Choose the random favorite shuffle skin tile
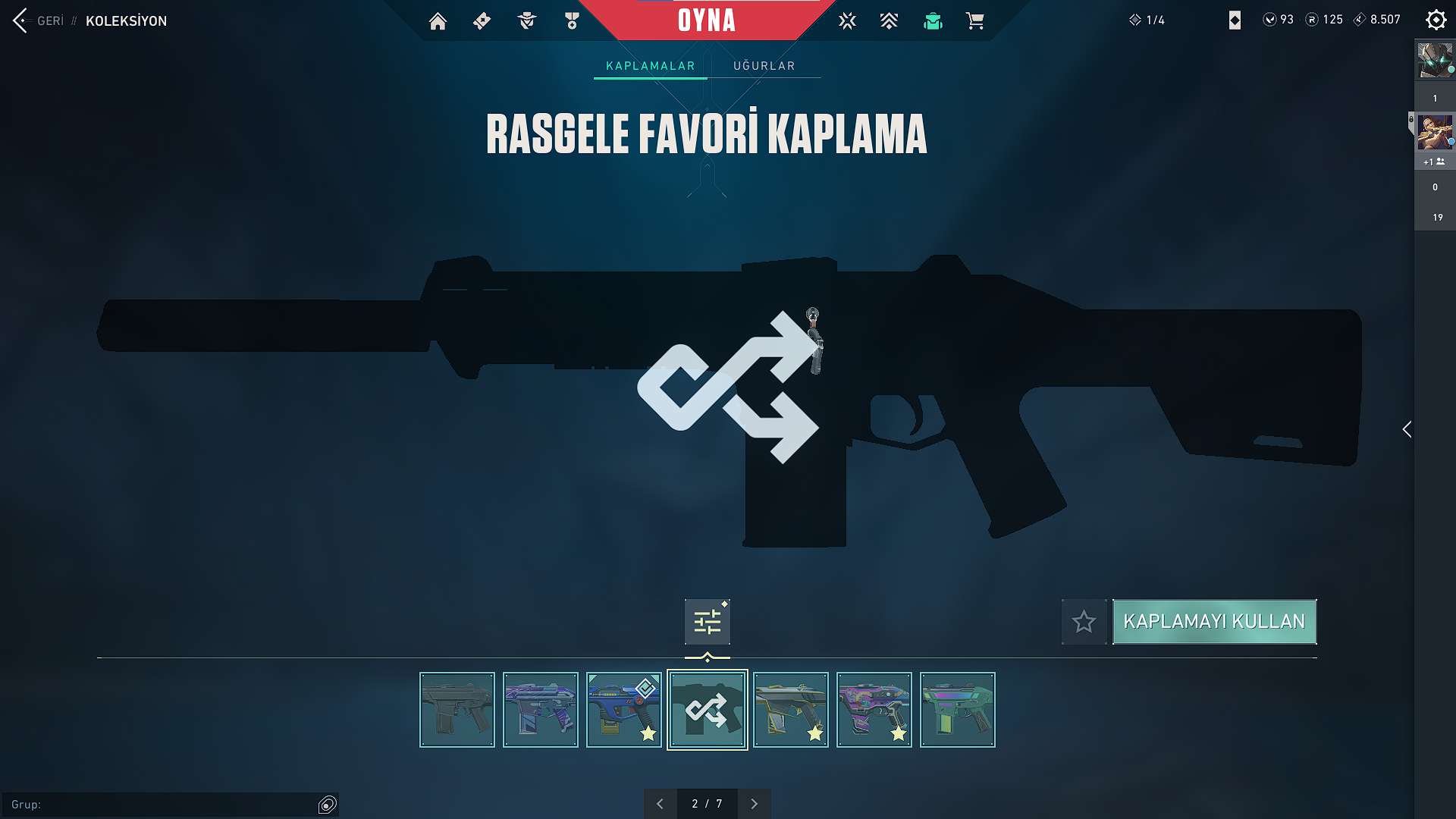 [x=707, y=710]
